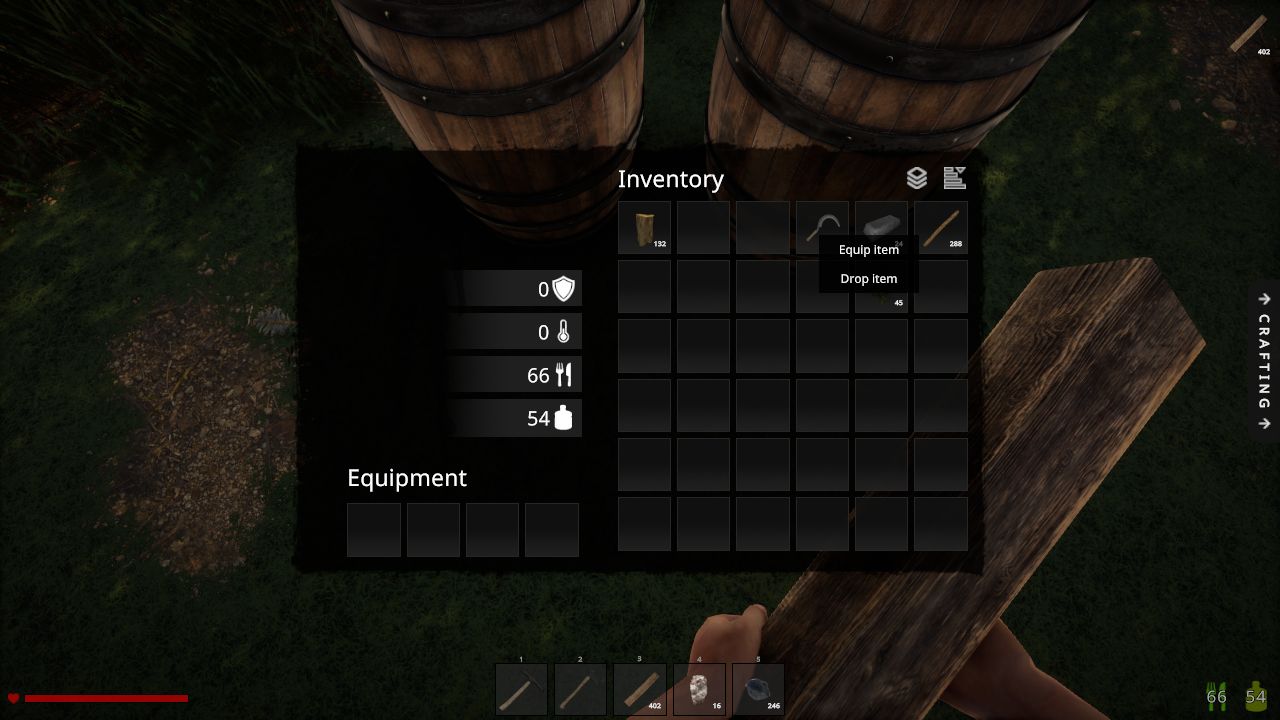Pick the dark ore stack of 246

point(758,690)
